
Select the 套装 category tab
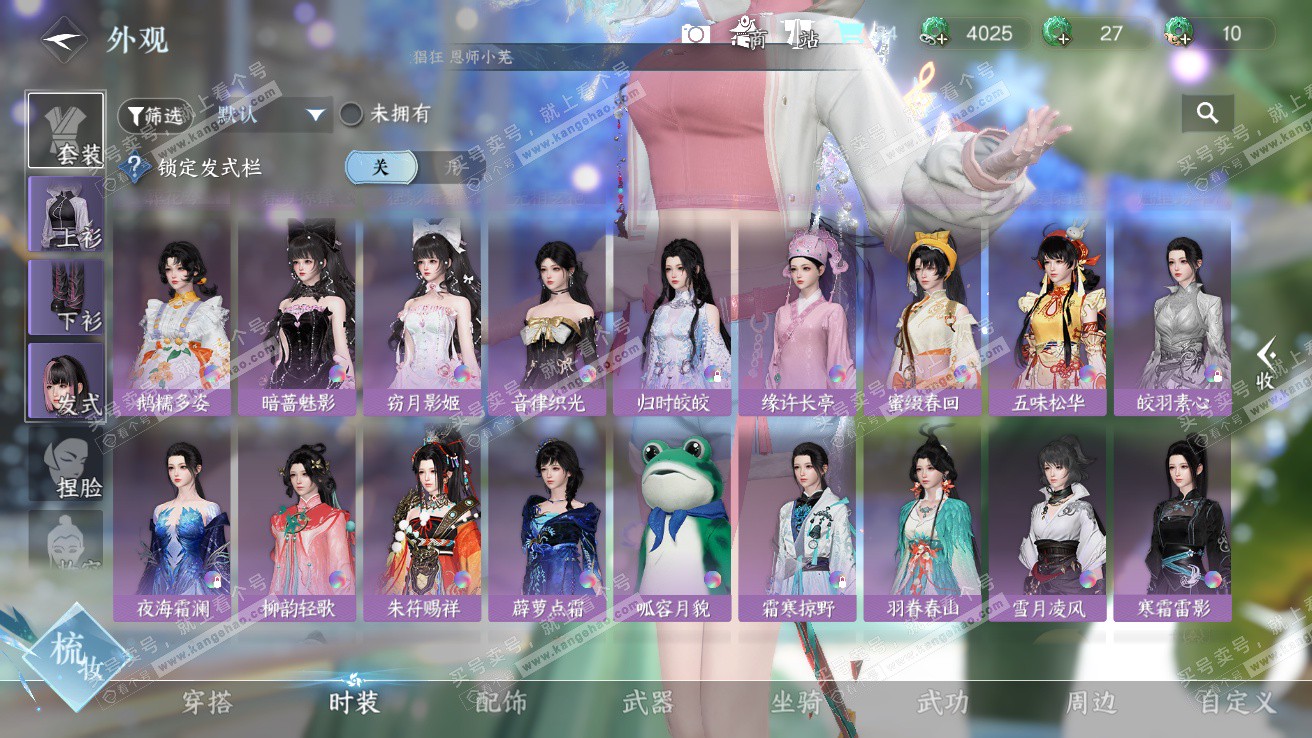point(66,131)
